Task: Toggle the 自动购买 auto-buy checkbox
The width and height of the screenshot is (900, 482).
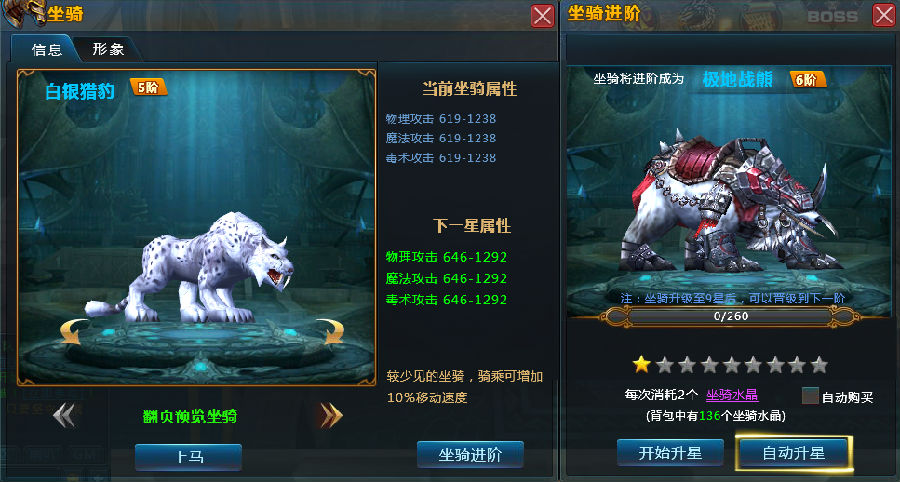Action: (x=811, y=396)
